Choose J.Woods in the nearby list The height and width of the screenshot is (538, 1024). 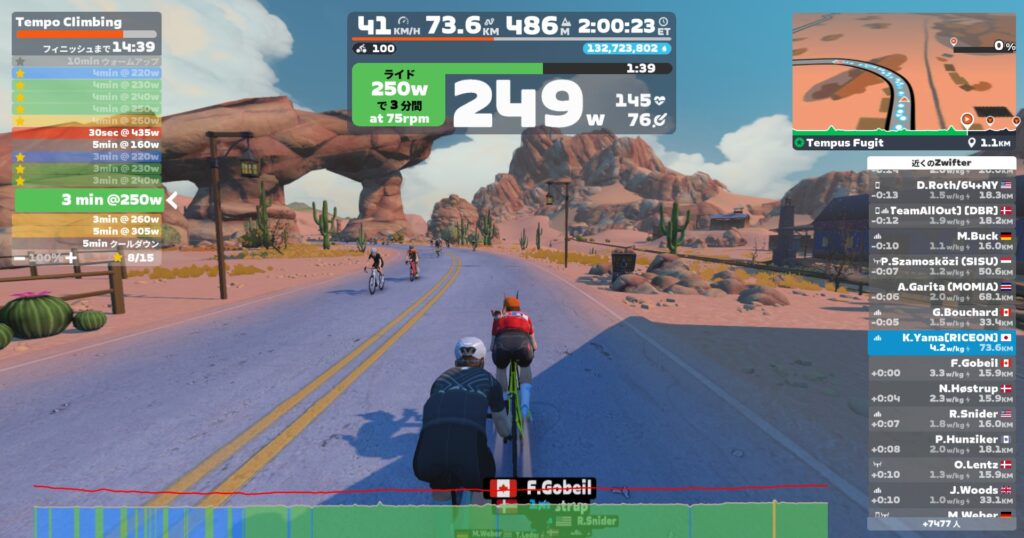pyautogui.click(x=942, y=494)
